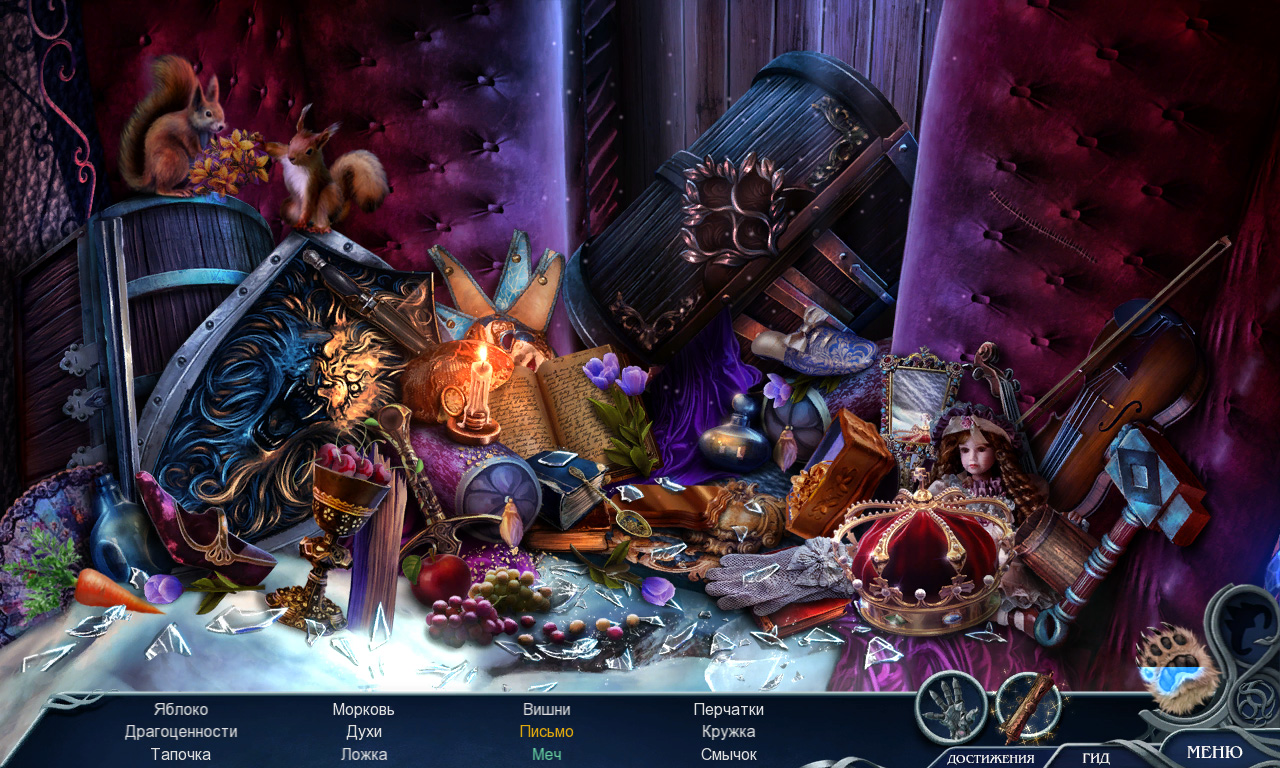The height and width of the screenshot is (768, 1280).
Task: Click the green Меч list entry
Action: pyautogui.click(x=546, y=754)
